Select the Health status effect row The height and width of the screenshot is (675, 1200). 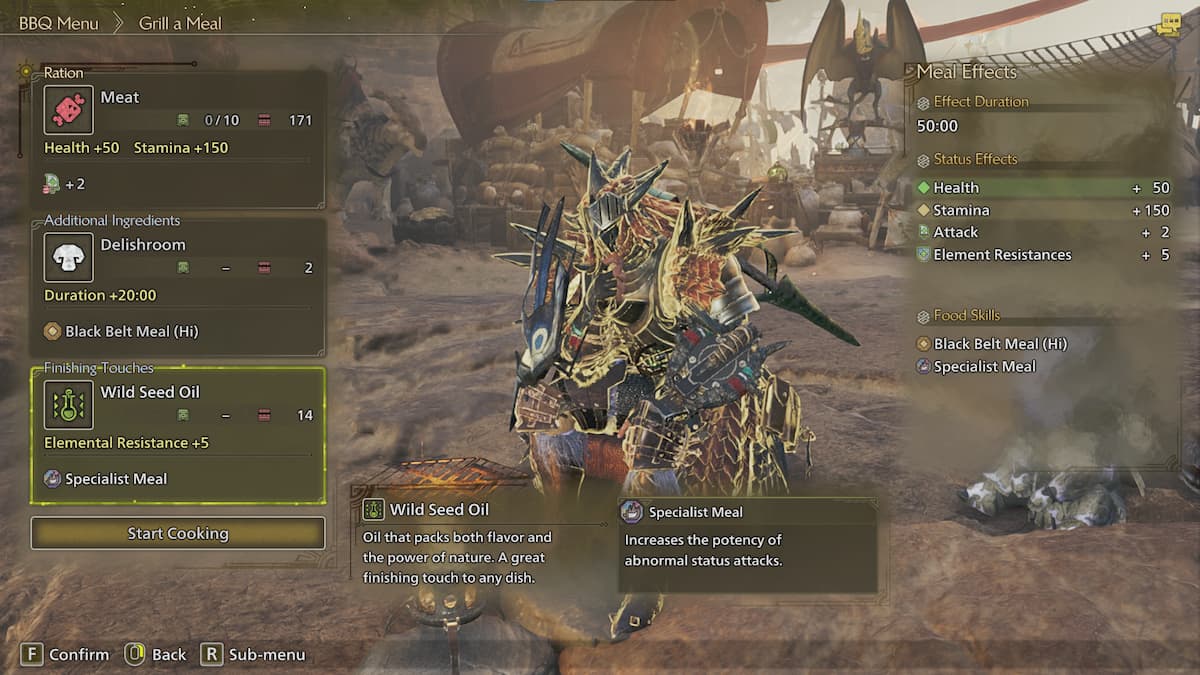[x=1042, y=188]
